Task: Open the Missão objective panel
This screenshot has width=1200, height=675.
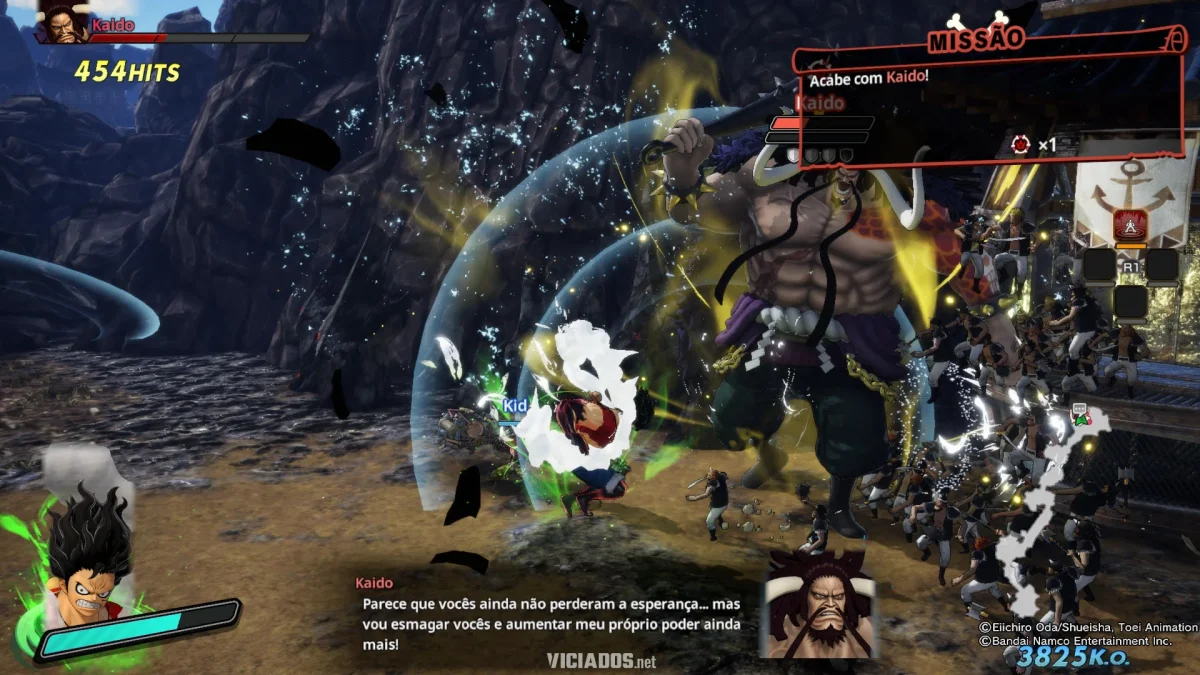Action: (x=976, y=40)
